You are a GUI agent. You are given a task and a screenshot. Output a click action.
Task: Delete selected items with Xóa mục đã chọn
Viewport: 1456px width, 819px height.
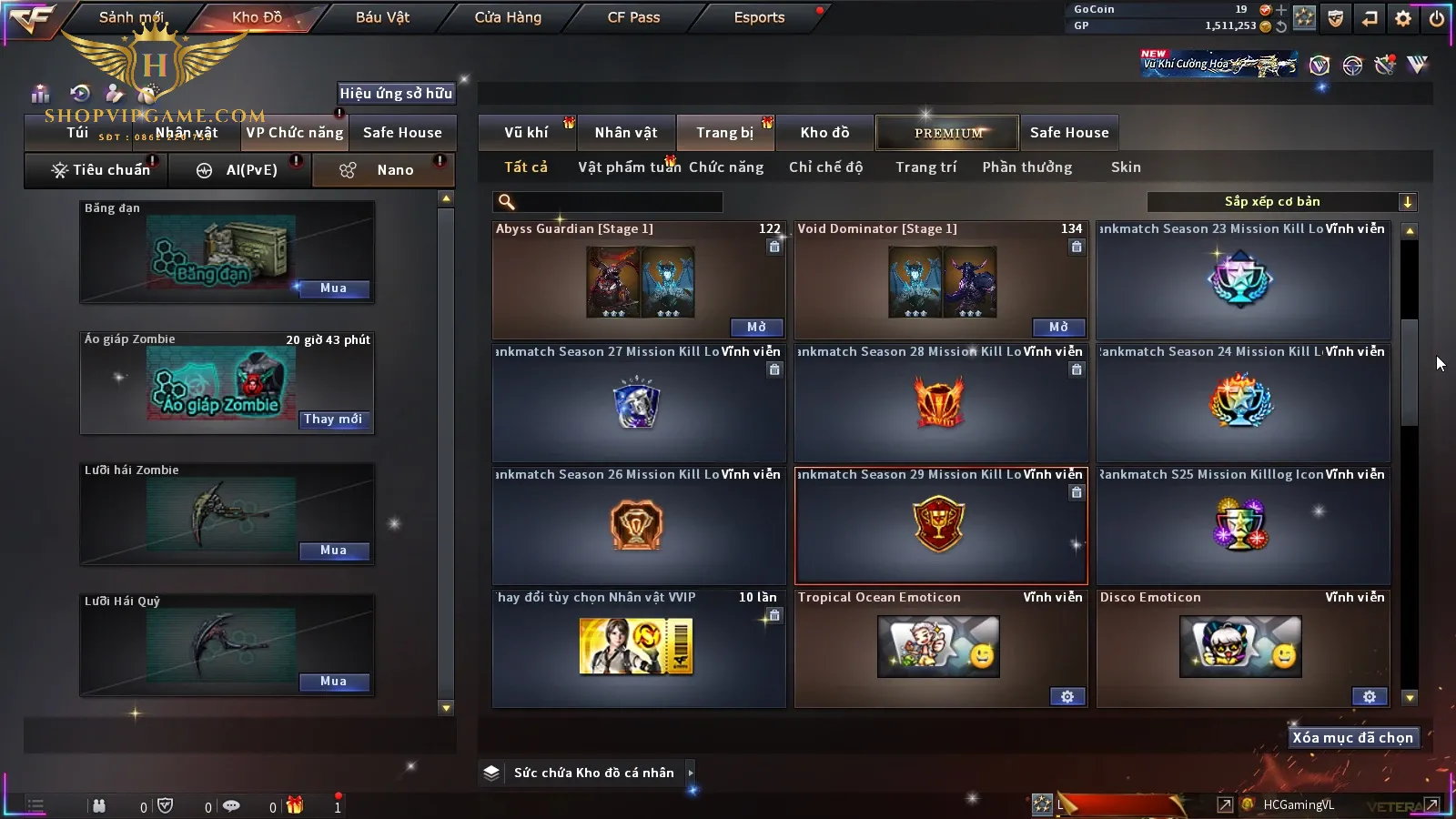point(1352,738)
